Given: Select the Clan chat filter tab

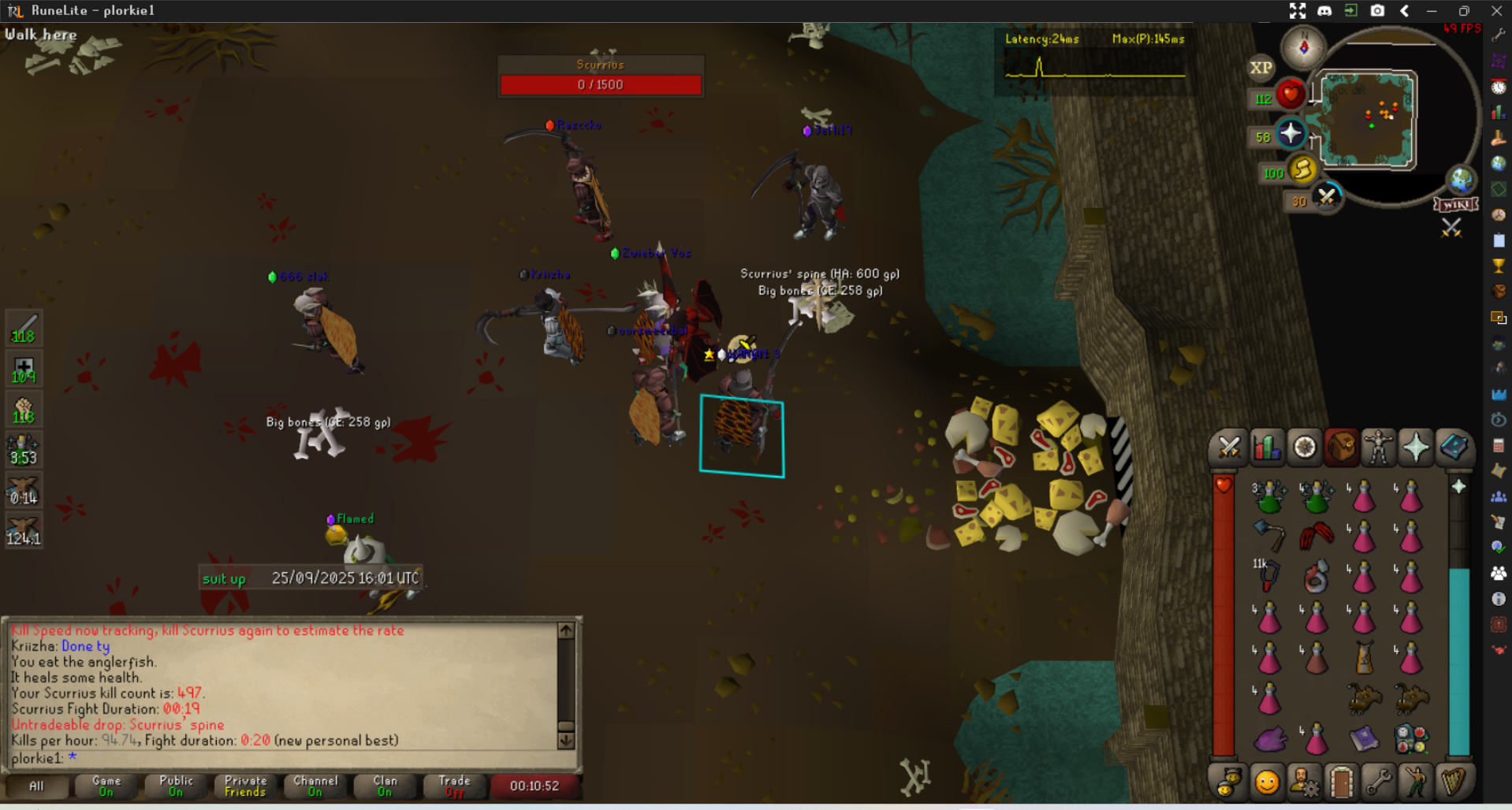Looking at the screenshot, I should (385, 786).
